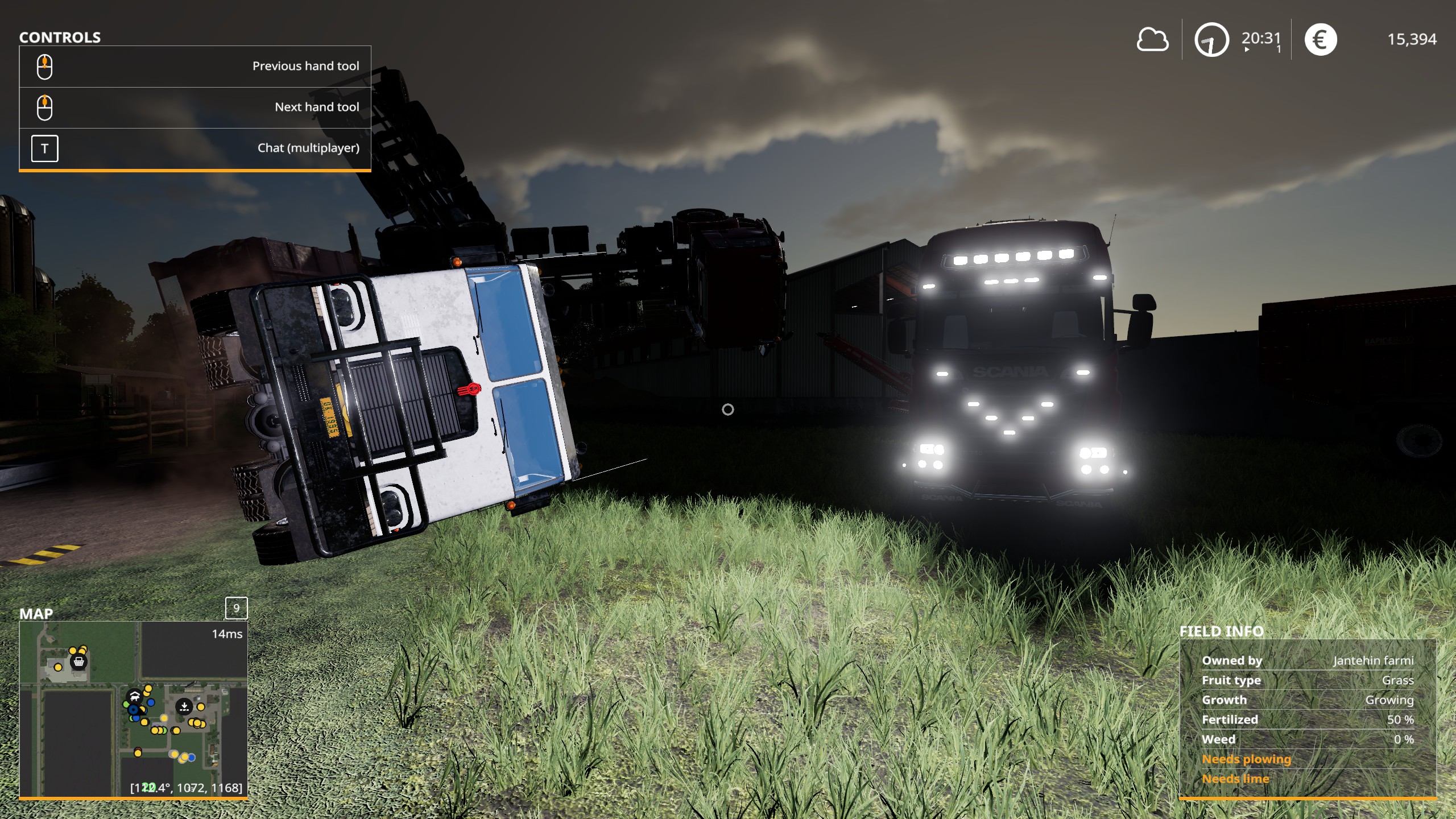This screenshot has height=819, width=1456.
Task: Click the unloading point marker on minimap
Action: (x=184, y=707)
